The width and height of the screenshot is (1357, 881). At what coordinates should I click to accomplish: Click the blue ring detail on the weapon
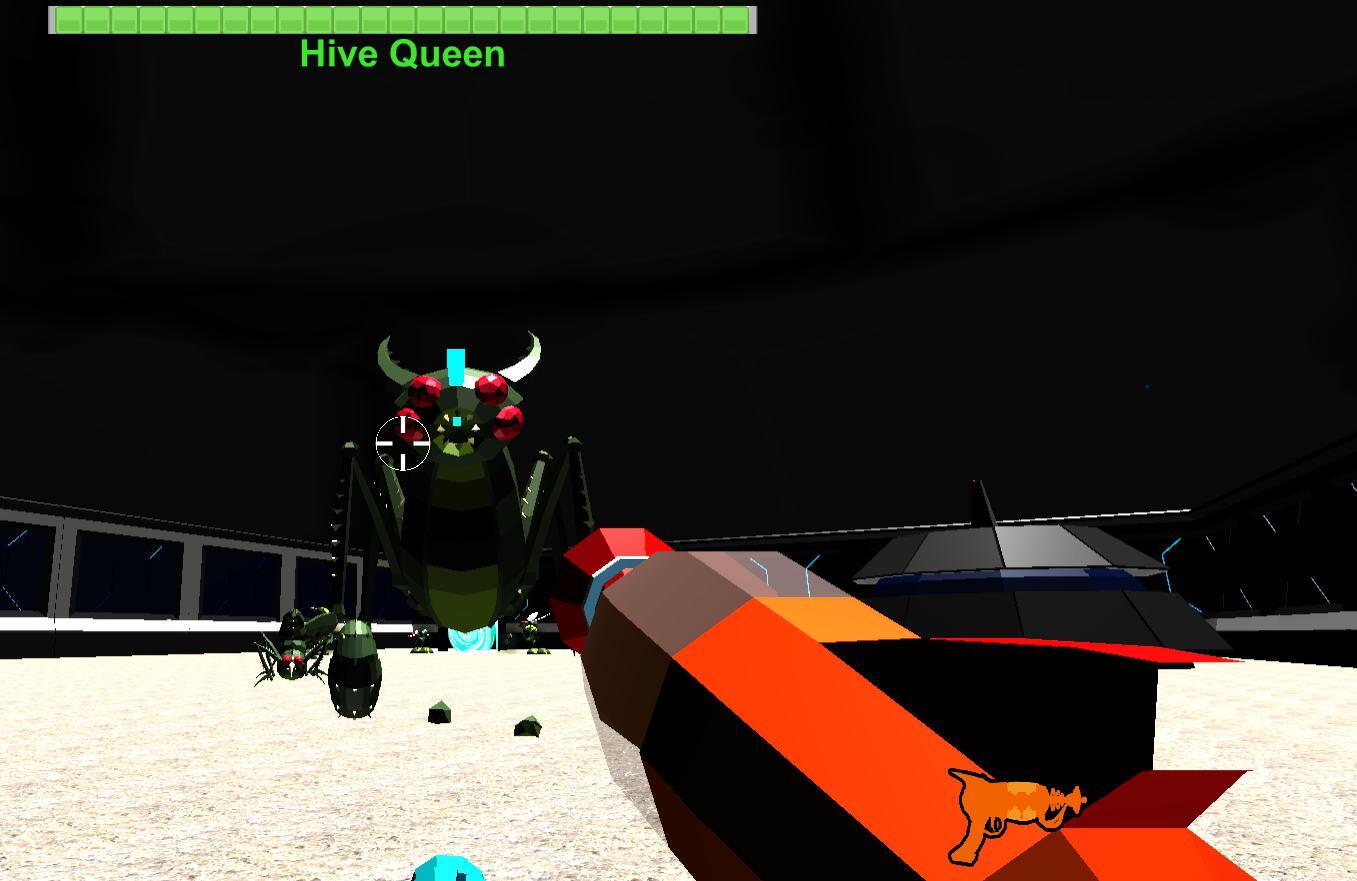click(x=598, y=585)
